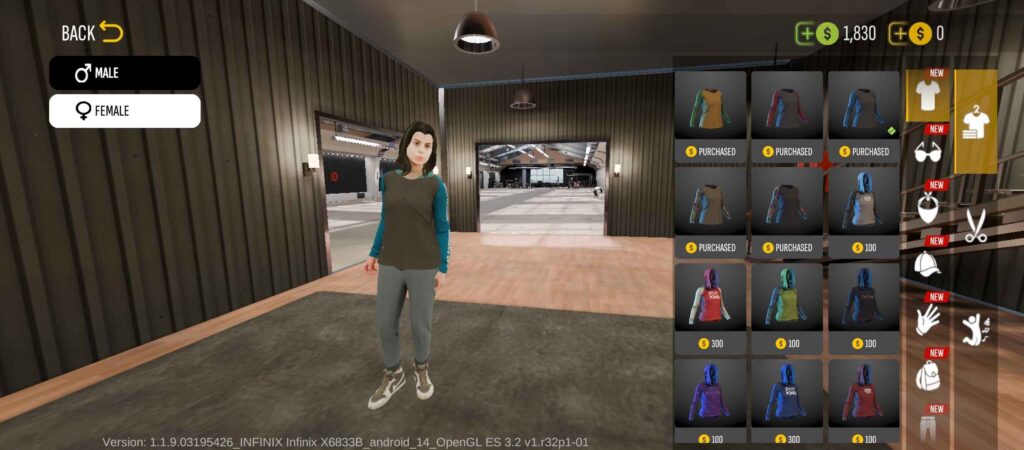Choose the Female character option

pos(124,111)
